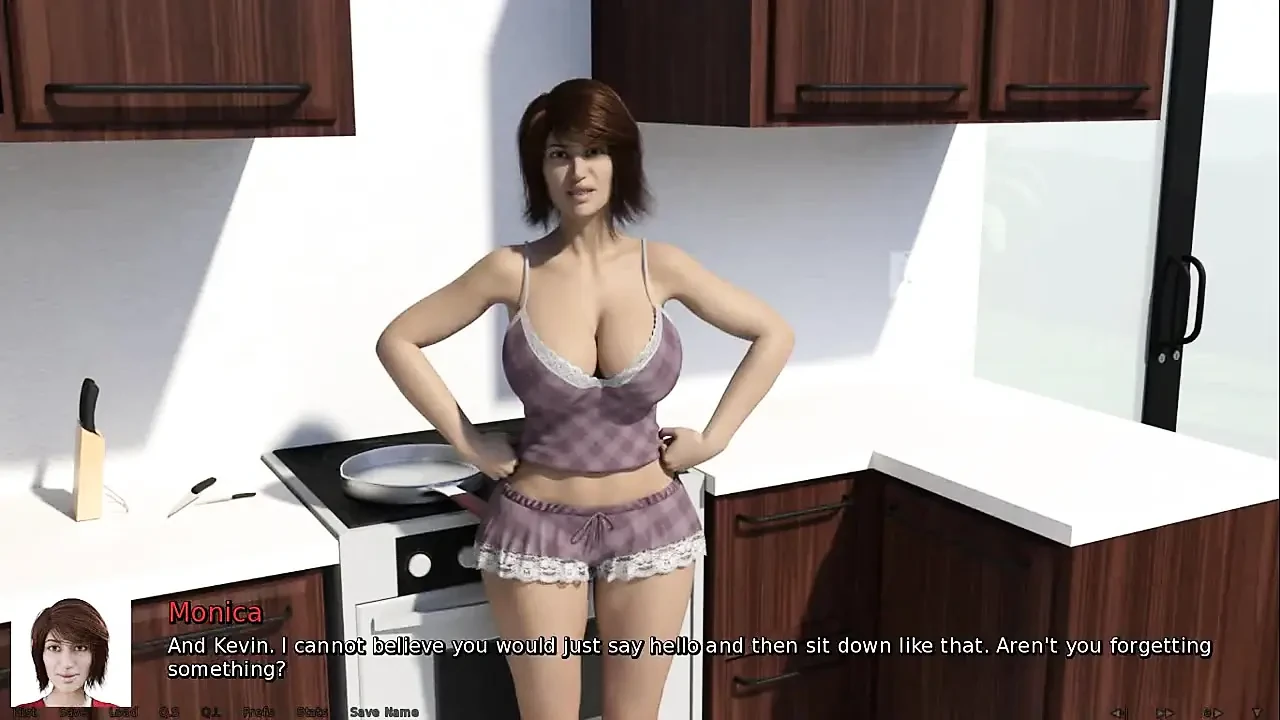This screenshot has width=1280, height=720.
Task: Click Monica standing in the kitchen
Action: tap(580, 350)
